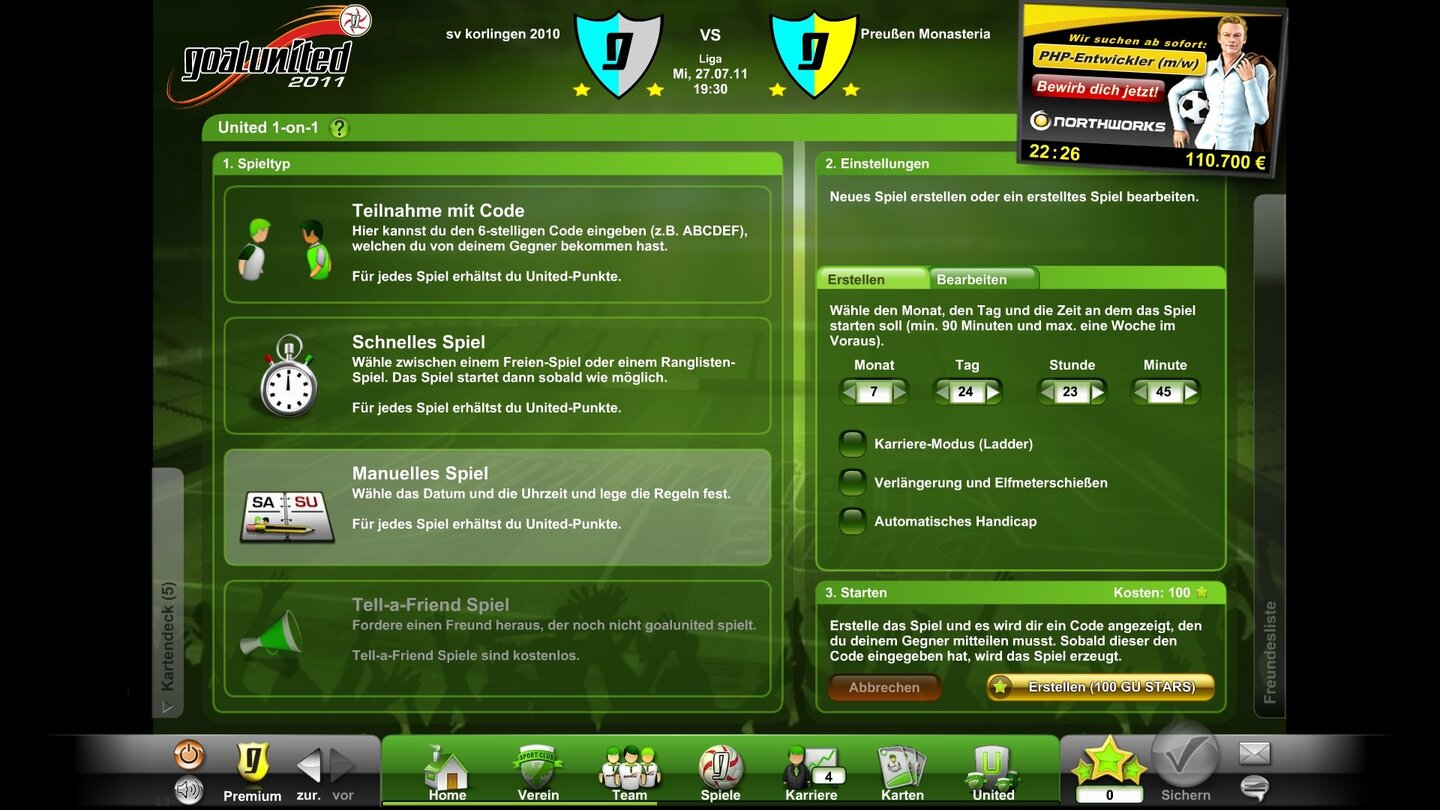Click Erstellen (100 GU STARS)

(1098, 687)
